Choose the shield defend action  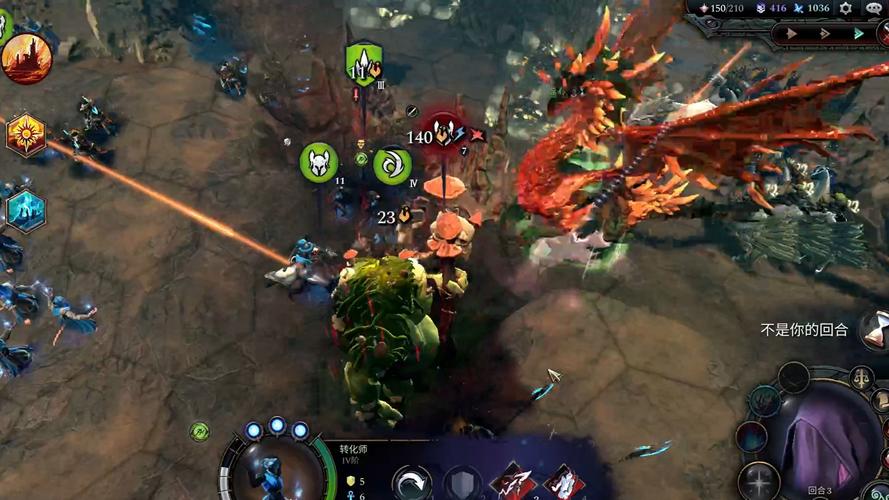pyautogui.click(x=463, y=484)
